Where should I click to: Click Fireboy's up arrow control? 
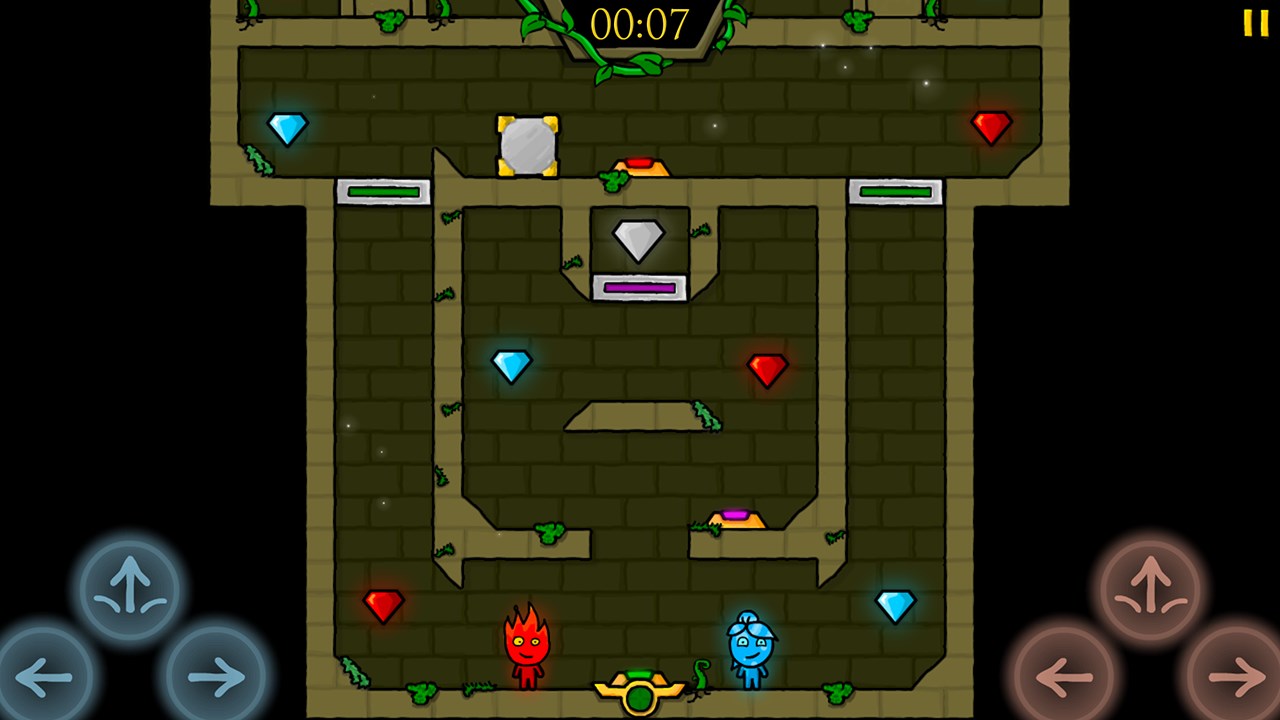click(x=1152, y=588)
